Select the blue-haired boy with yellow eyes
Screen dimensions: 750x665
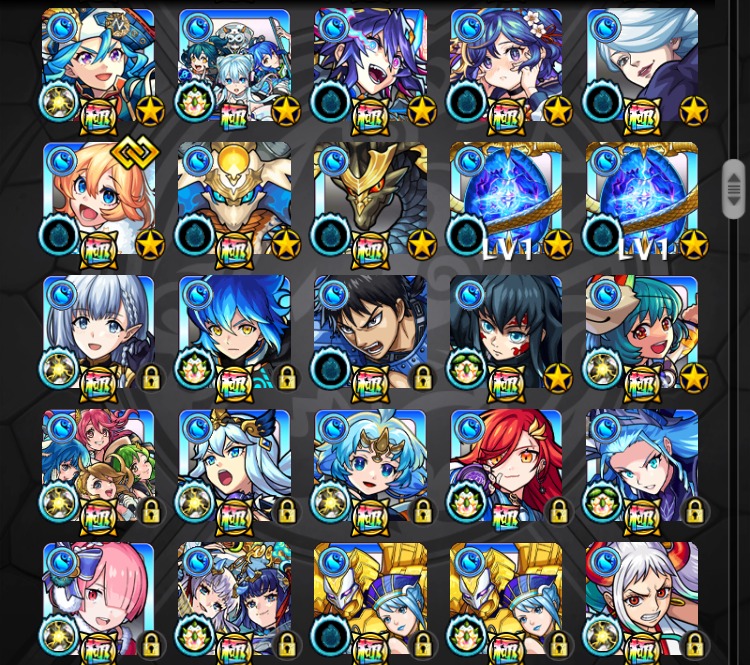click(x=234, y=331)
